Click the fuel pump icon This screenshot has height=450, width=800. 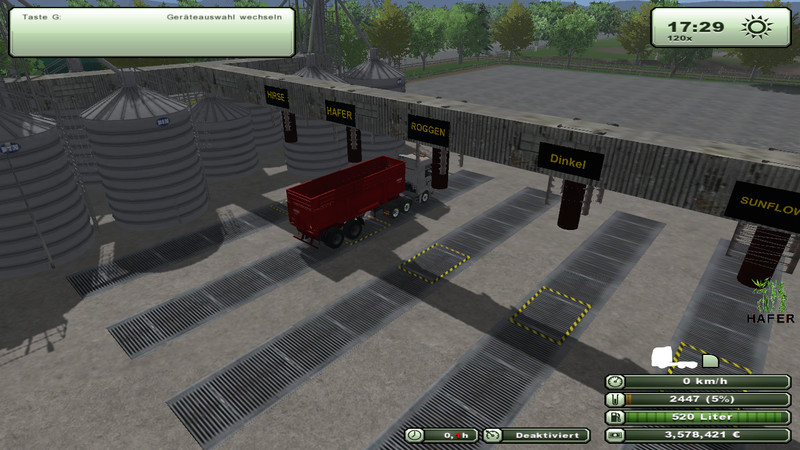(617, 417)
